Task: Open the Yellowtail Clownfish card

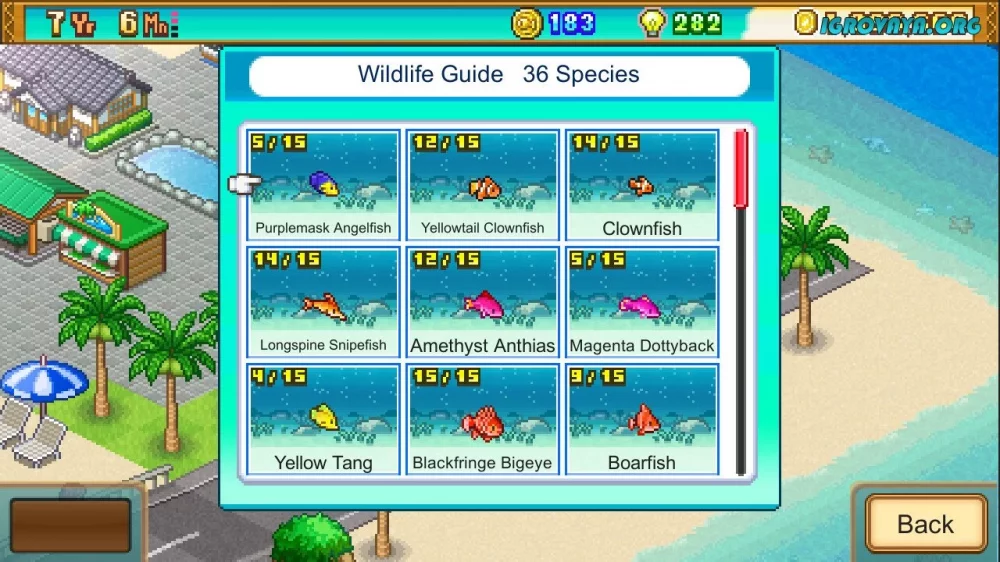Action: tap(482, 185)
